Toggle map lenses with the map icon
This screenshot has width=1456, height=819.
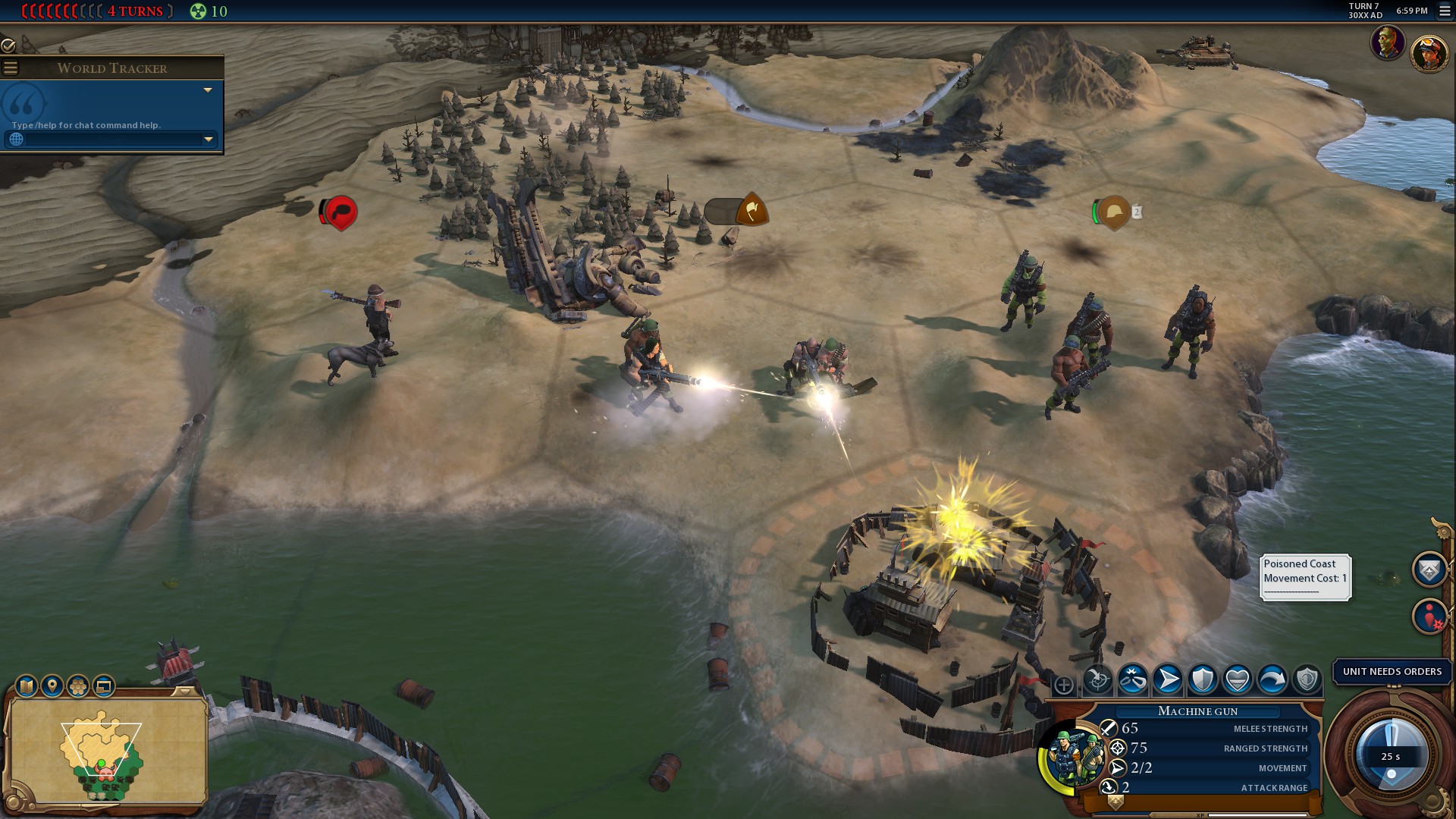click(27, 686)
